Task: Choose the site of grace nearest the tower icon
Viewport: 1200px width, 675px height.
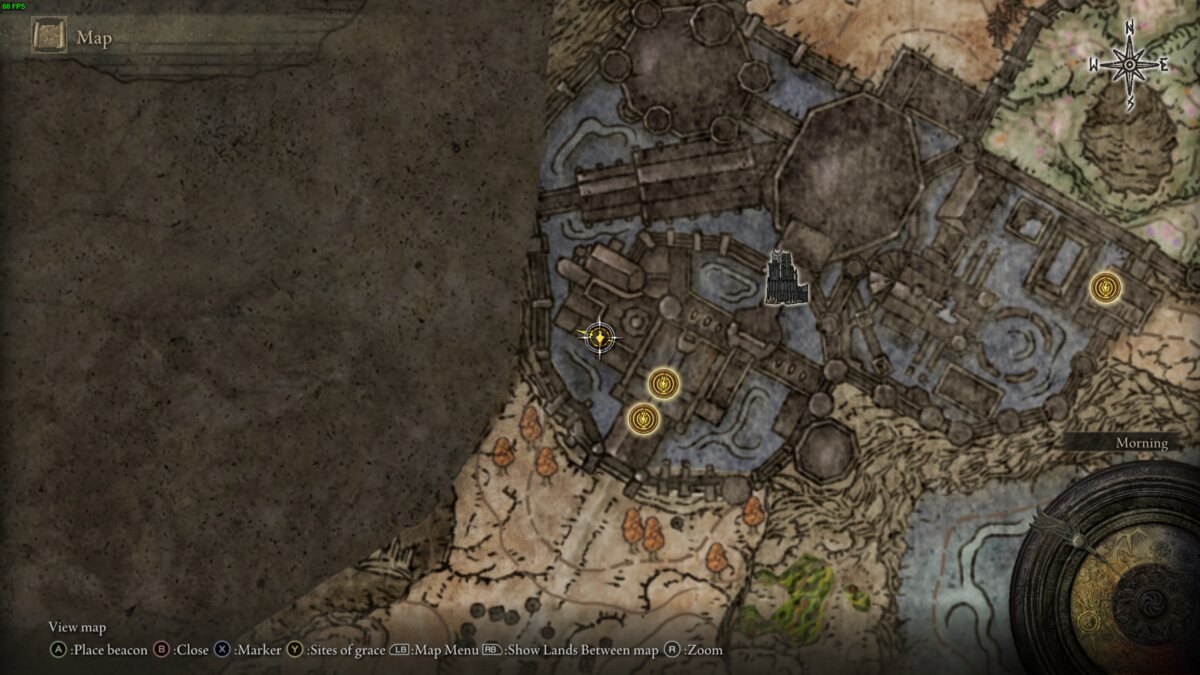Action: tap(665, 383)
